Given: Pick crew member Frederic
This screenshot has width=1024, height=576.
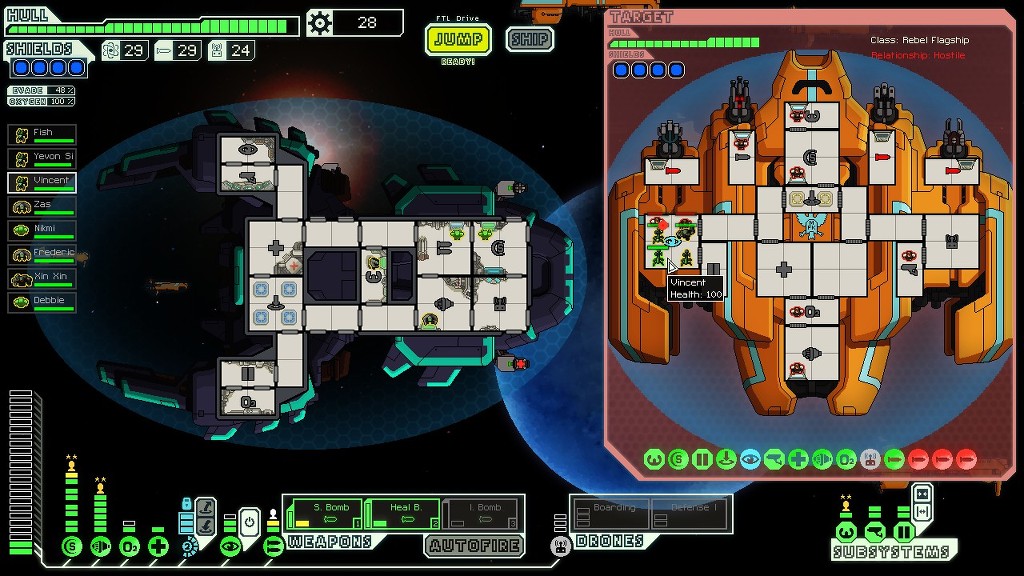Looking at the screenshot, I should [x=43, y=254].
